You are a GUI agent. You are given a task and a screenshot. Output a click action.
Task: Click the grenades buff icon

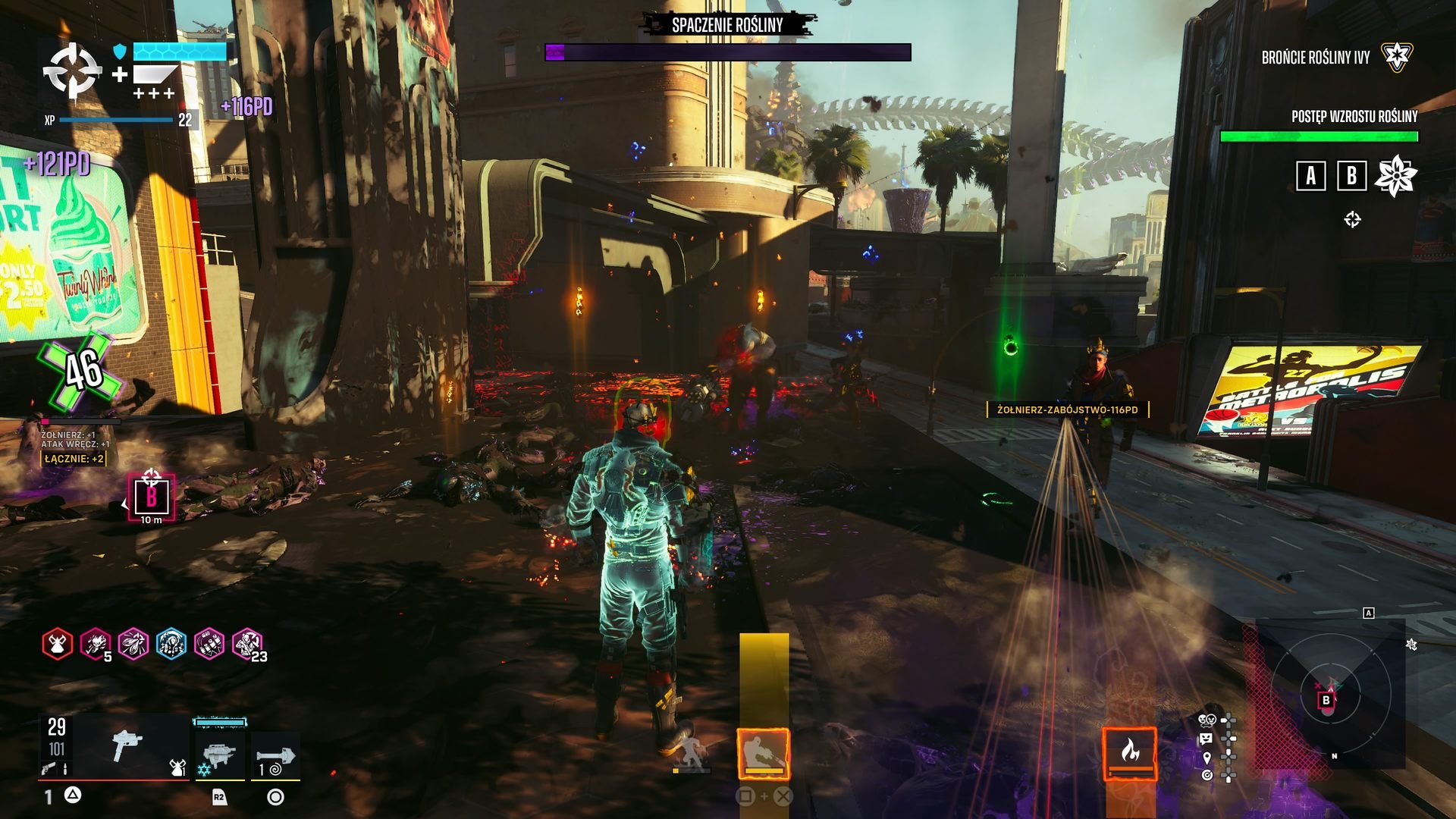(209, 645)
